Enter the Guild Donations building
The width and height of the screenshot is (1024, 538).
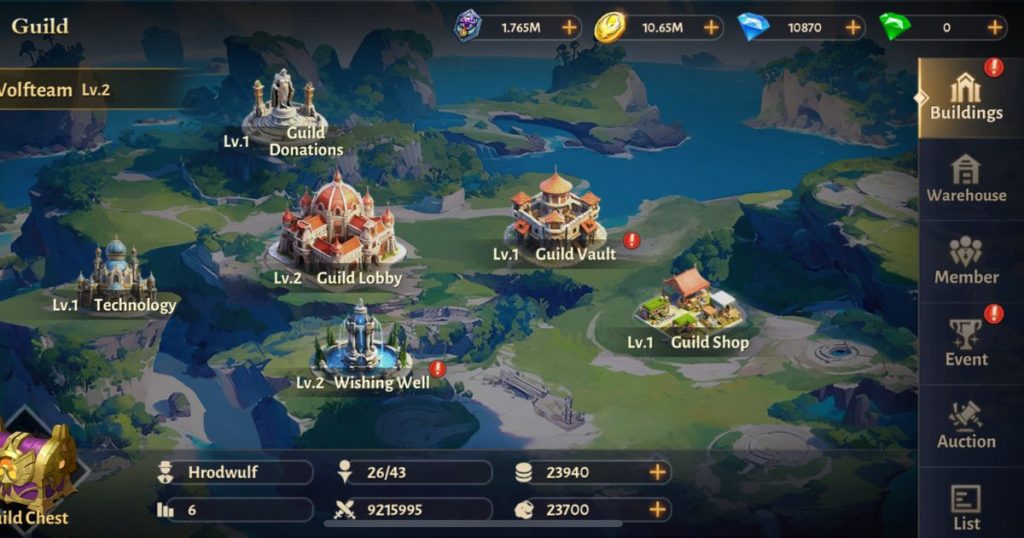[x=285, y=110]
